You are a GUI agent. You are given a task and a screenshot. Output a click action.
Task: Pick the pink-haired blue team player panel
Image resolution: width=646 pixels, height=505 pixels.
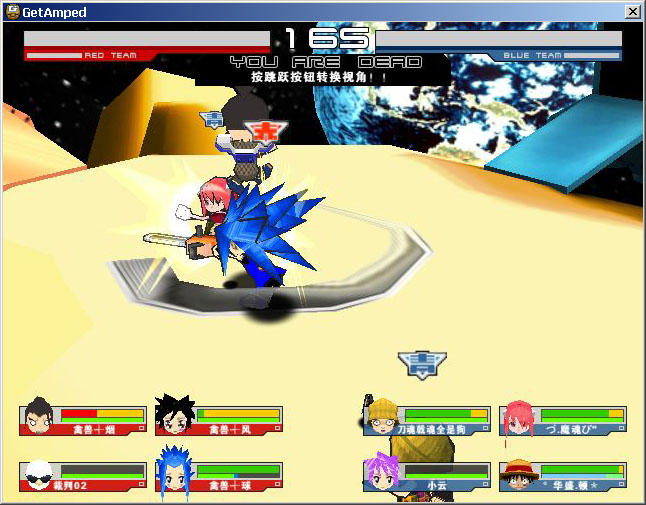point(564,420)
